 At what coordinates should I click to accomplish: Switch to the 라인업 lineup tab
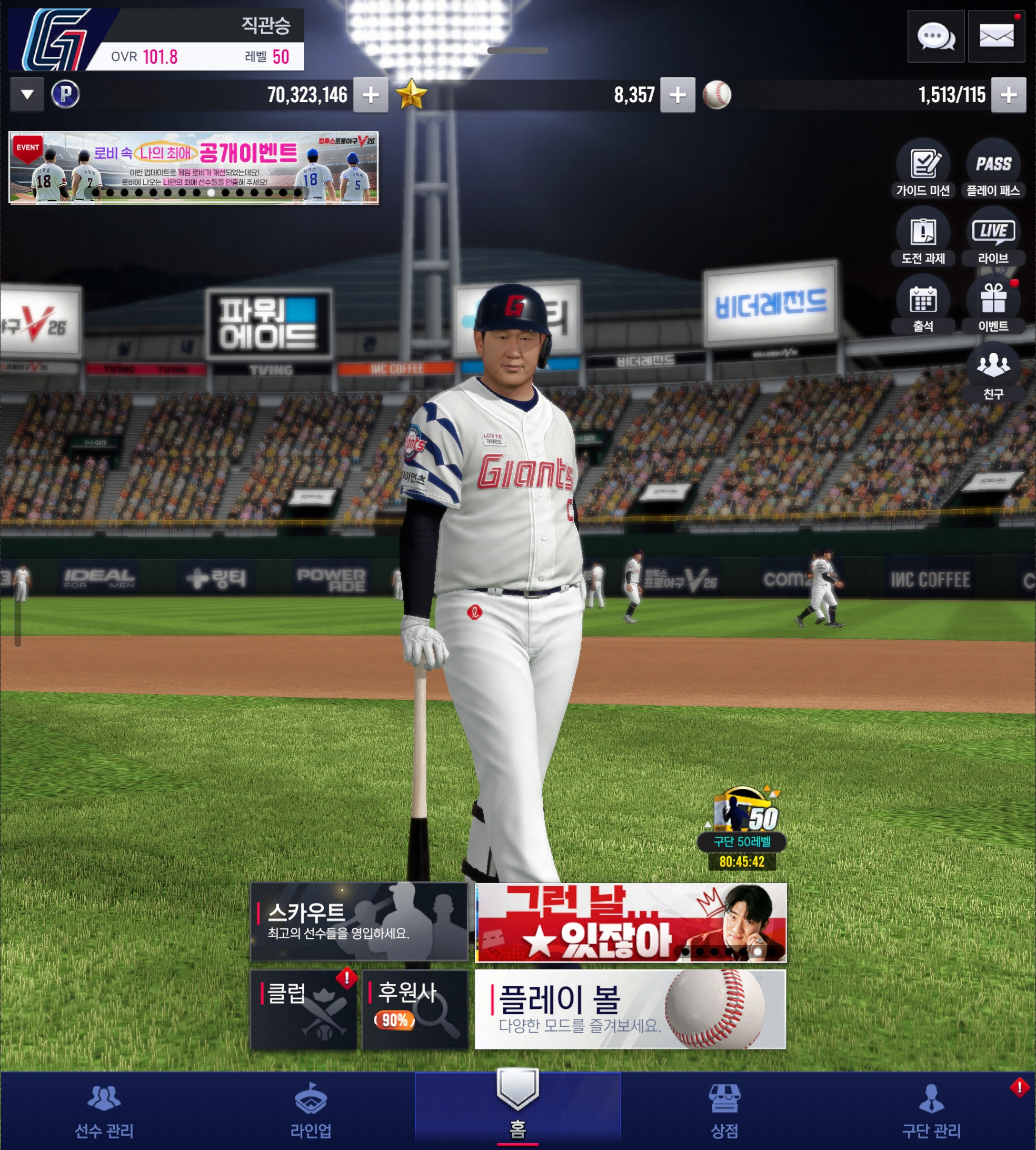311,1111
